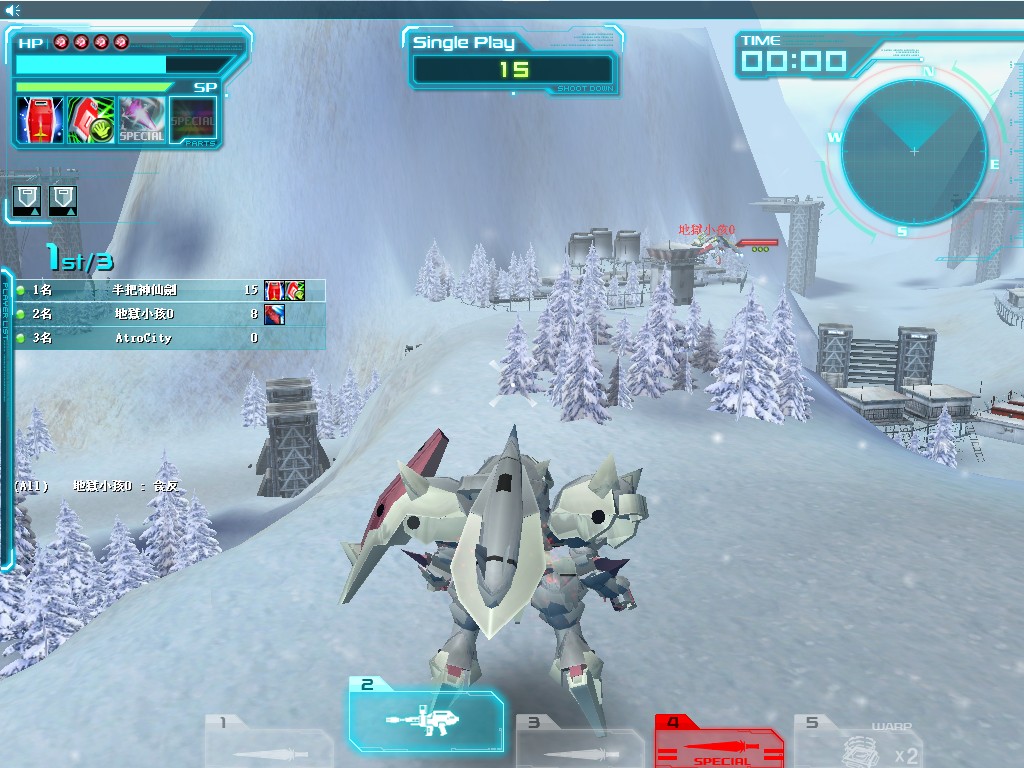This screenshot has width=1024, height=768.
Task: Select the green hand skill icon
Action: point(91,120)
